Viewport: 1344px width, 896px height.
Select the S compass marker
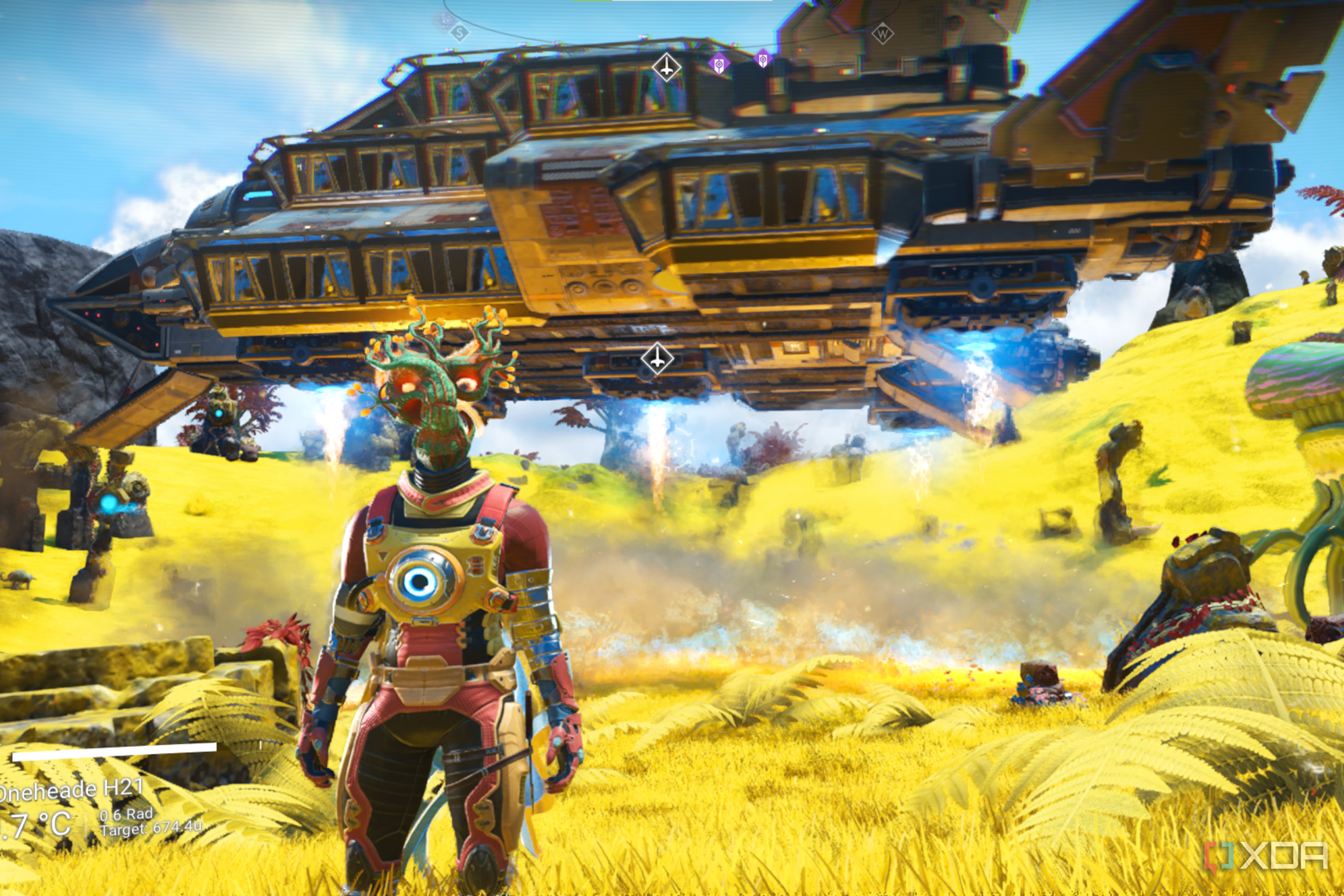(460, 33)
